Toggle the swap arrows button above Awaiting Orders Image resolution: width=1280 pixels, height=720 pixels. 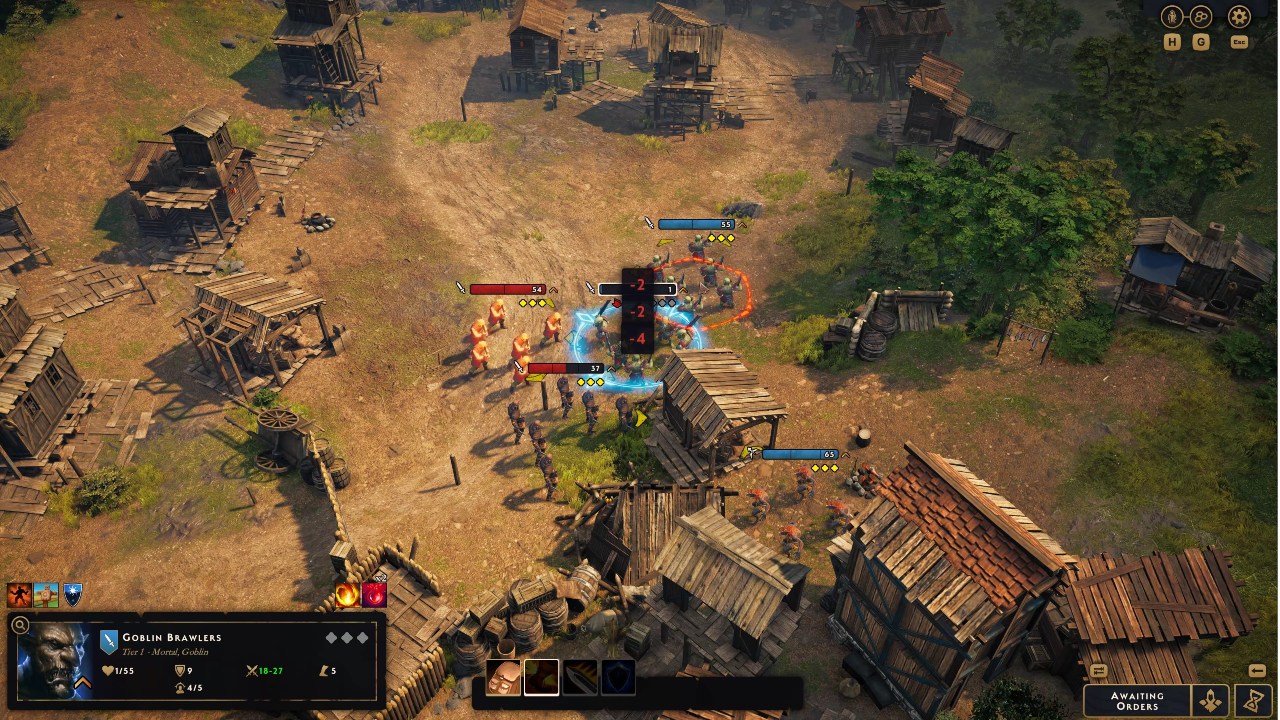[1098, 671]
